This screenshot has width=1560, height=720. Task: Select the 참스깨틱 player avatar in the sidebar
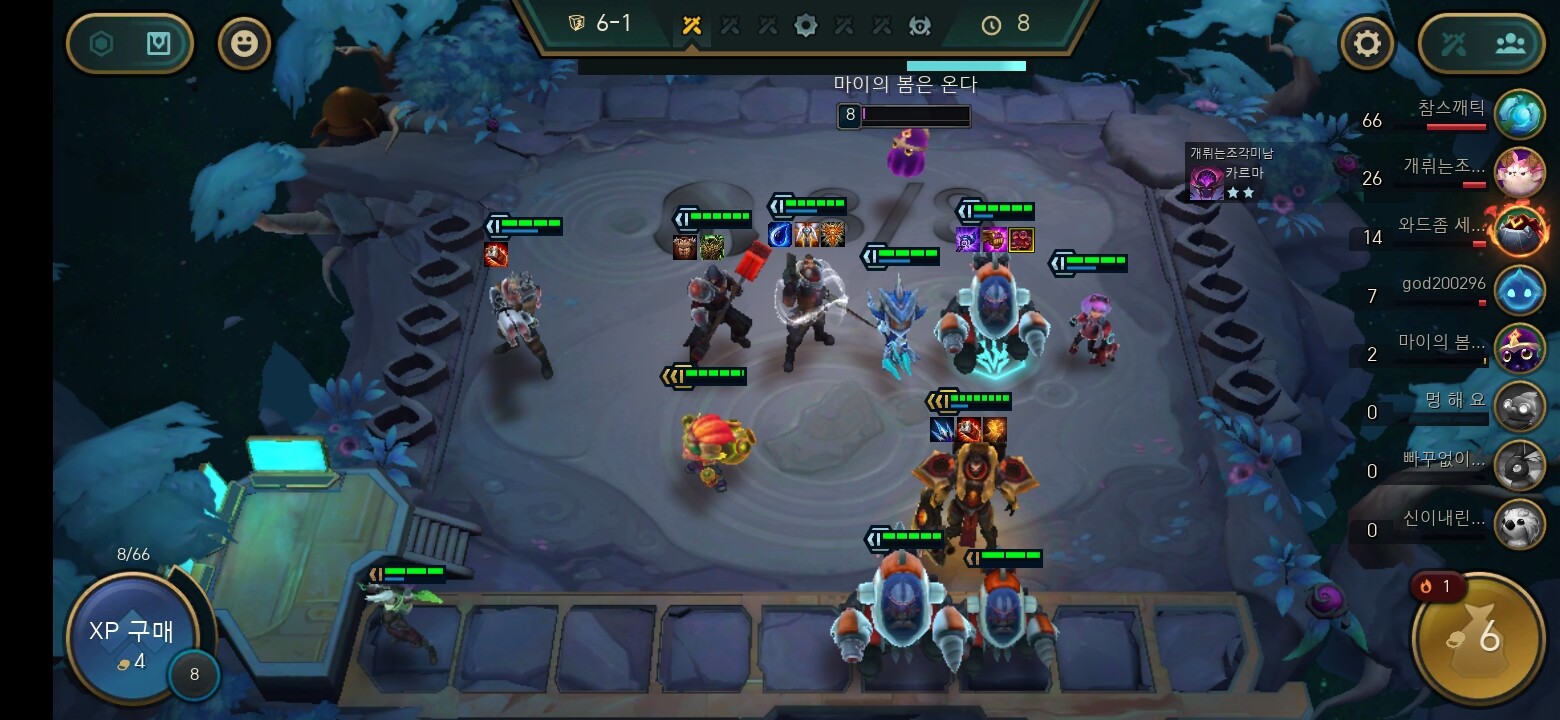1519,113
